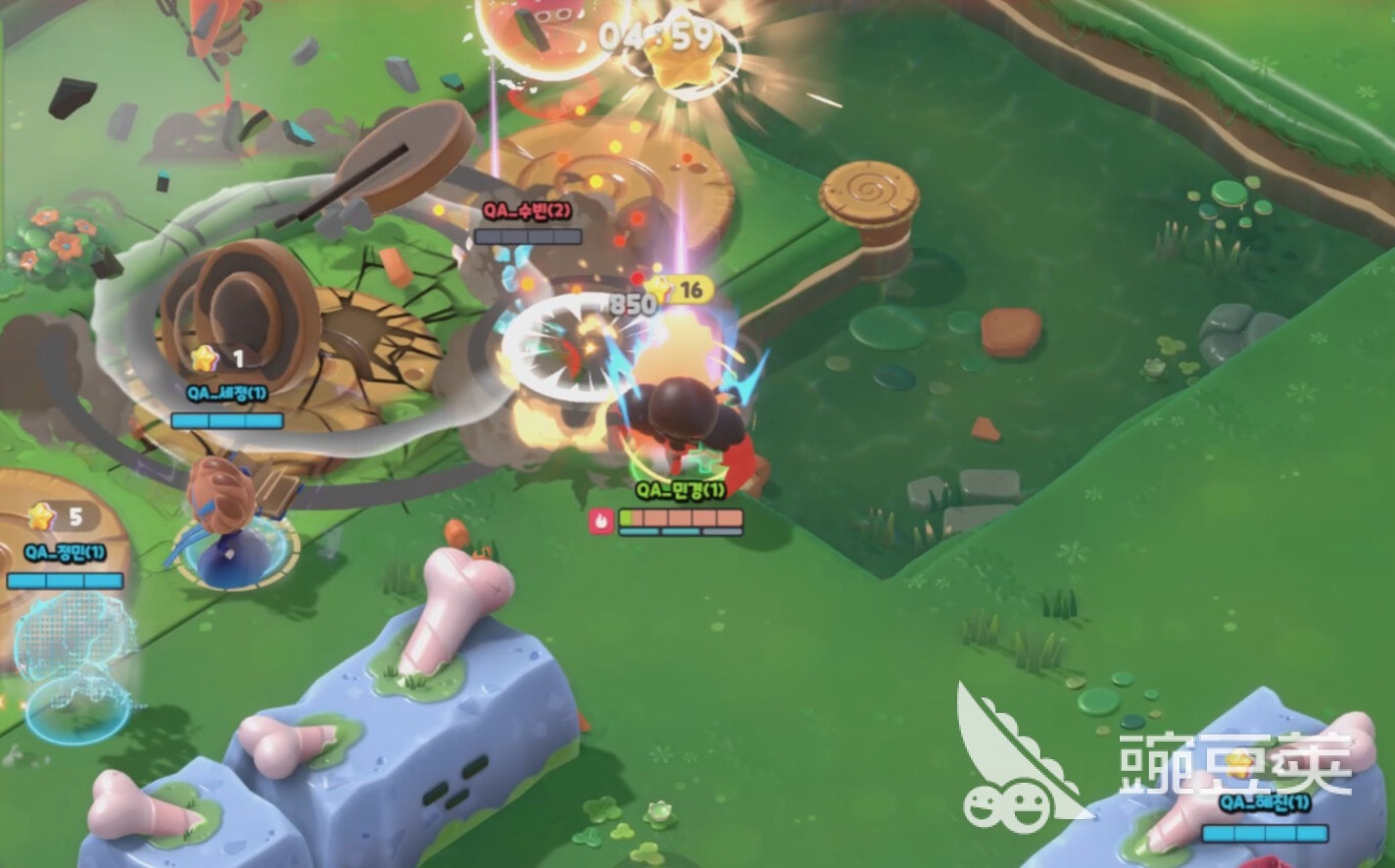Image resolution: width=1395 pixels, height=868 pixels.
Task: Click the star icon above QA_세정(1)
Action: tap(202, 359)
